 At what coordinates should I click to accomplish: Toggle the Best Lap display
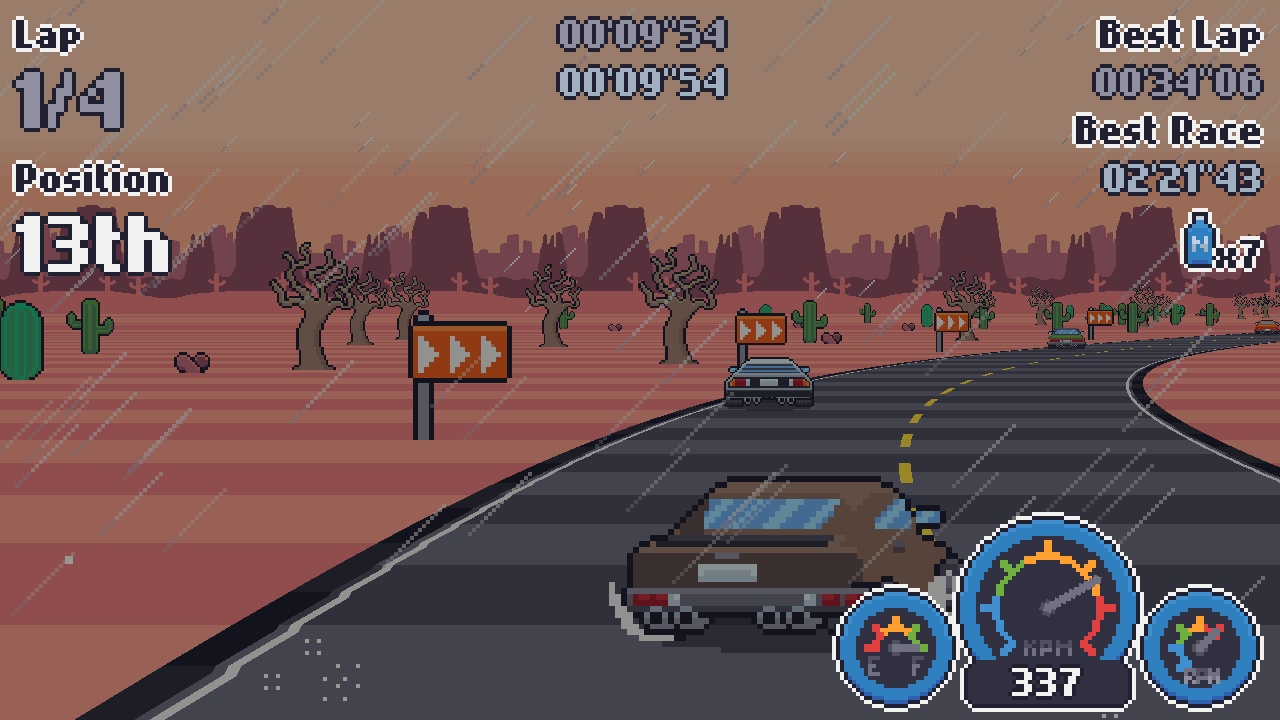pyautogui.click(x=1178, y=36)
